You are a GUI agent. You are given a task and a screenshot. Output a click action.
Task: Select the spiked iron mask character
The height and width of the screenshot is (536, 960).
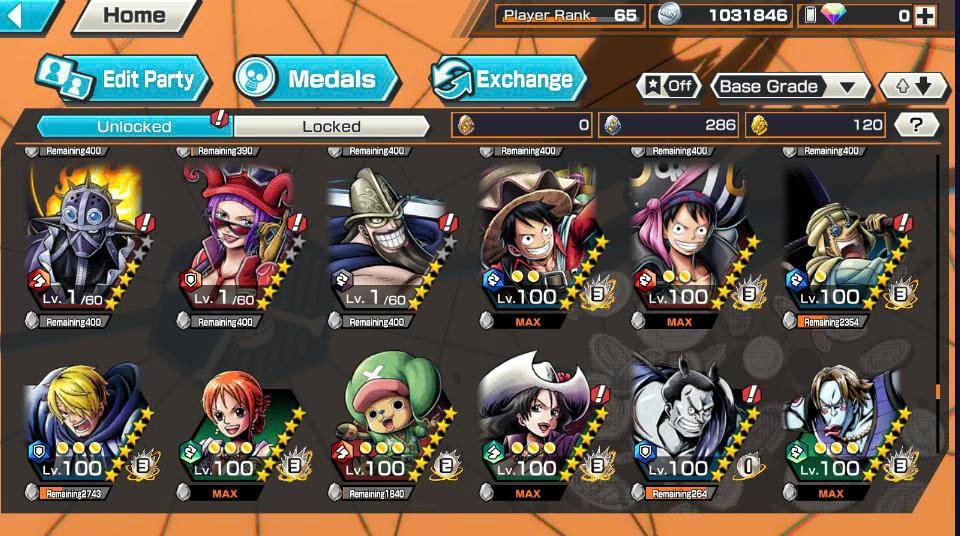[85, 240]
